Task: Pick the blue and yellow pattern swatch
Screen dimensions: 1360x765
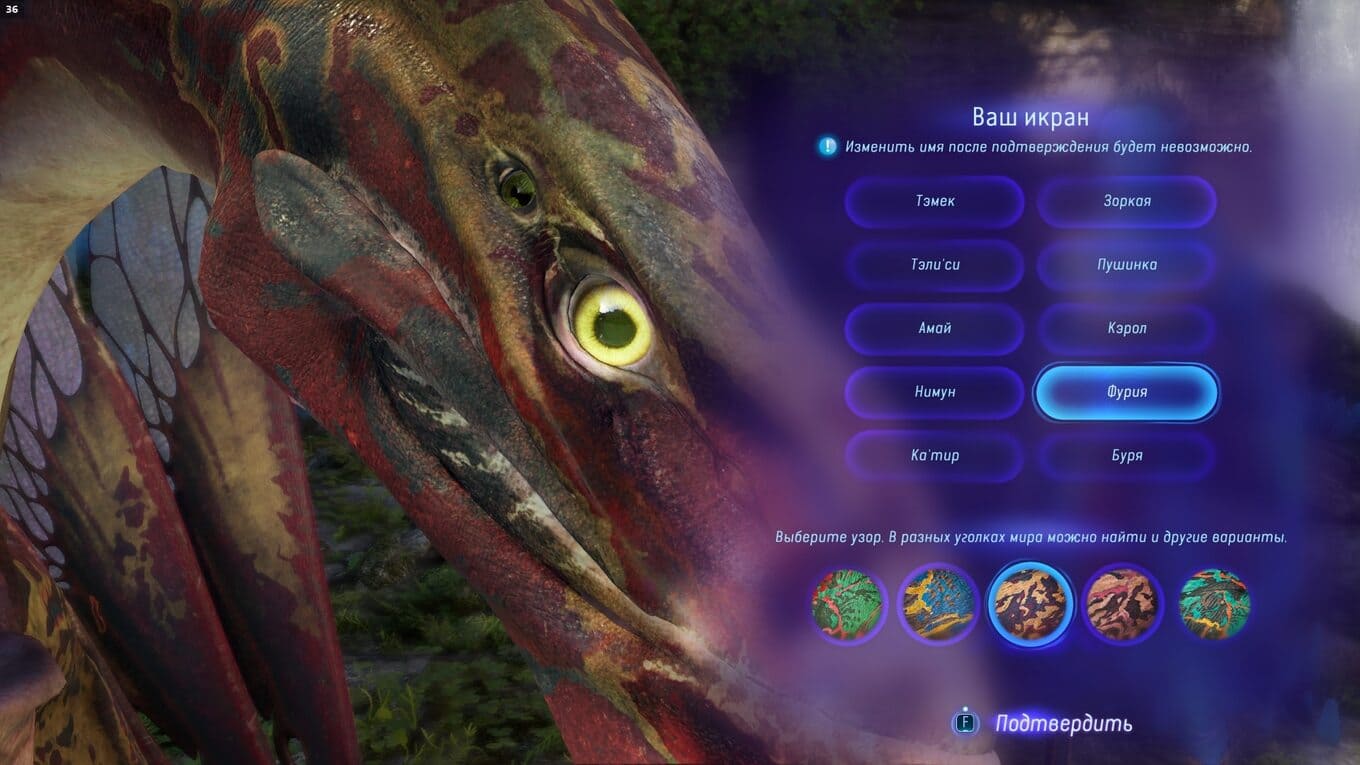Action: click(x=937, y=603)
